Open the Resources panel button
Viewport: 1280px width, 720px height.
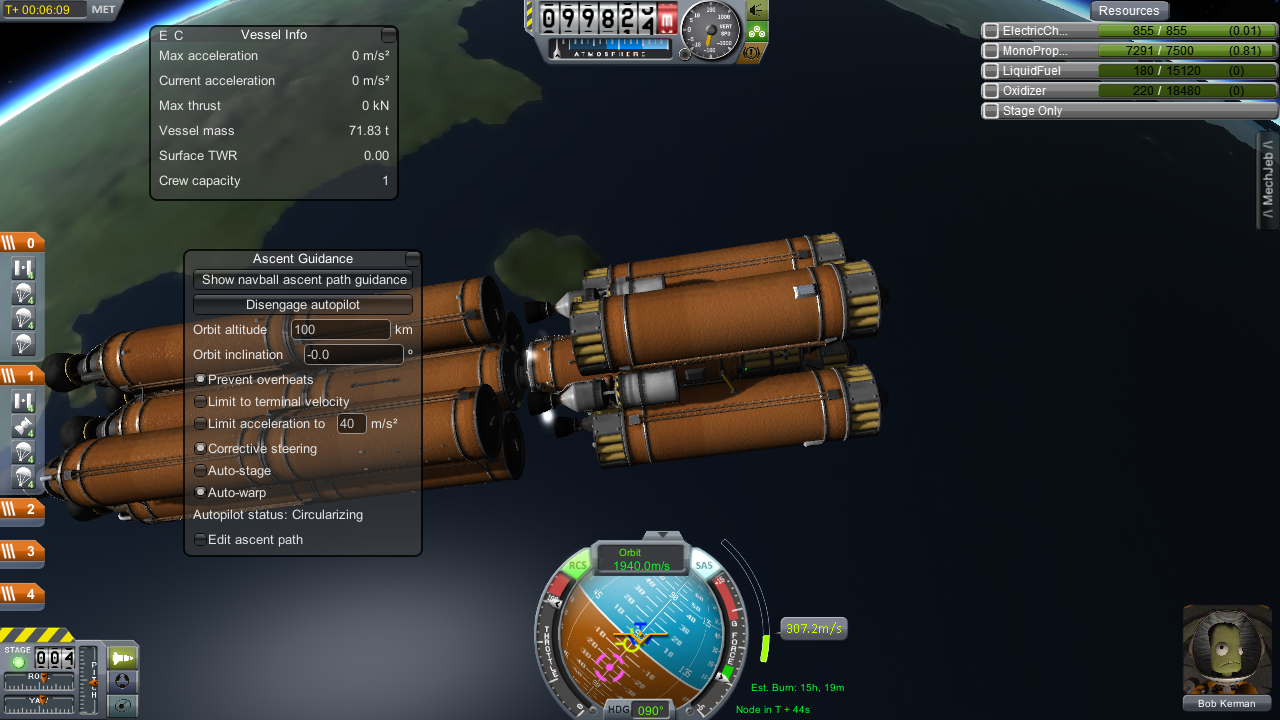click(1129, 11)
